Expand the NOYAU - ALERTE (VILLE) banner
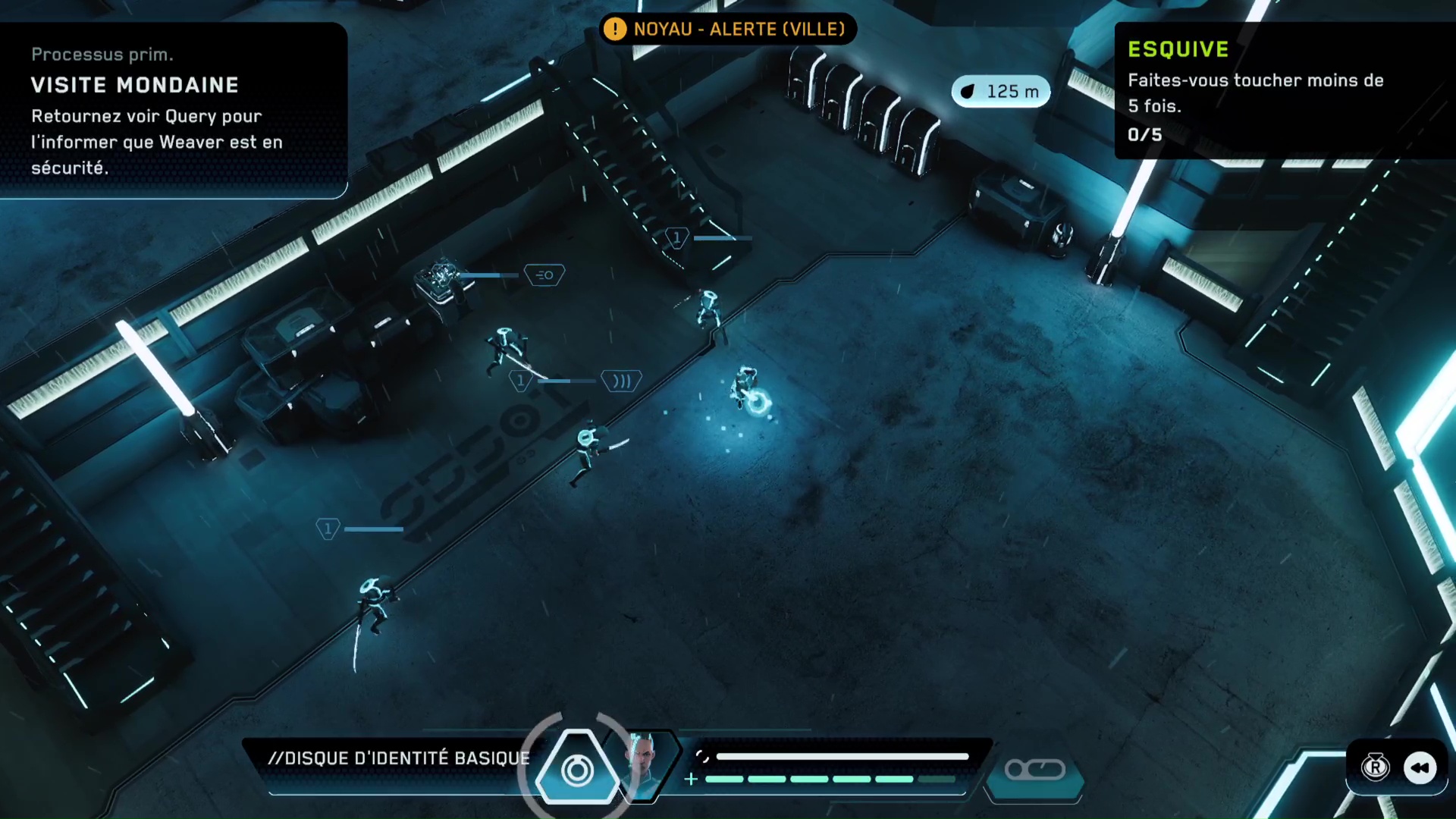The width and height of the screenshot is (1456, 819). pyautogui.click(x=726, y=30)
